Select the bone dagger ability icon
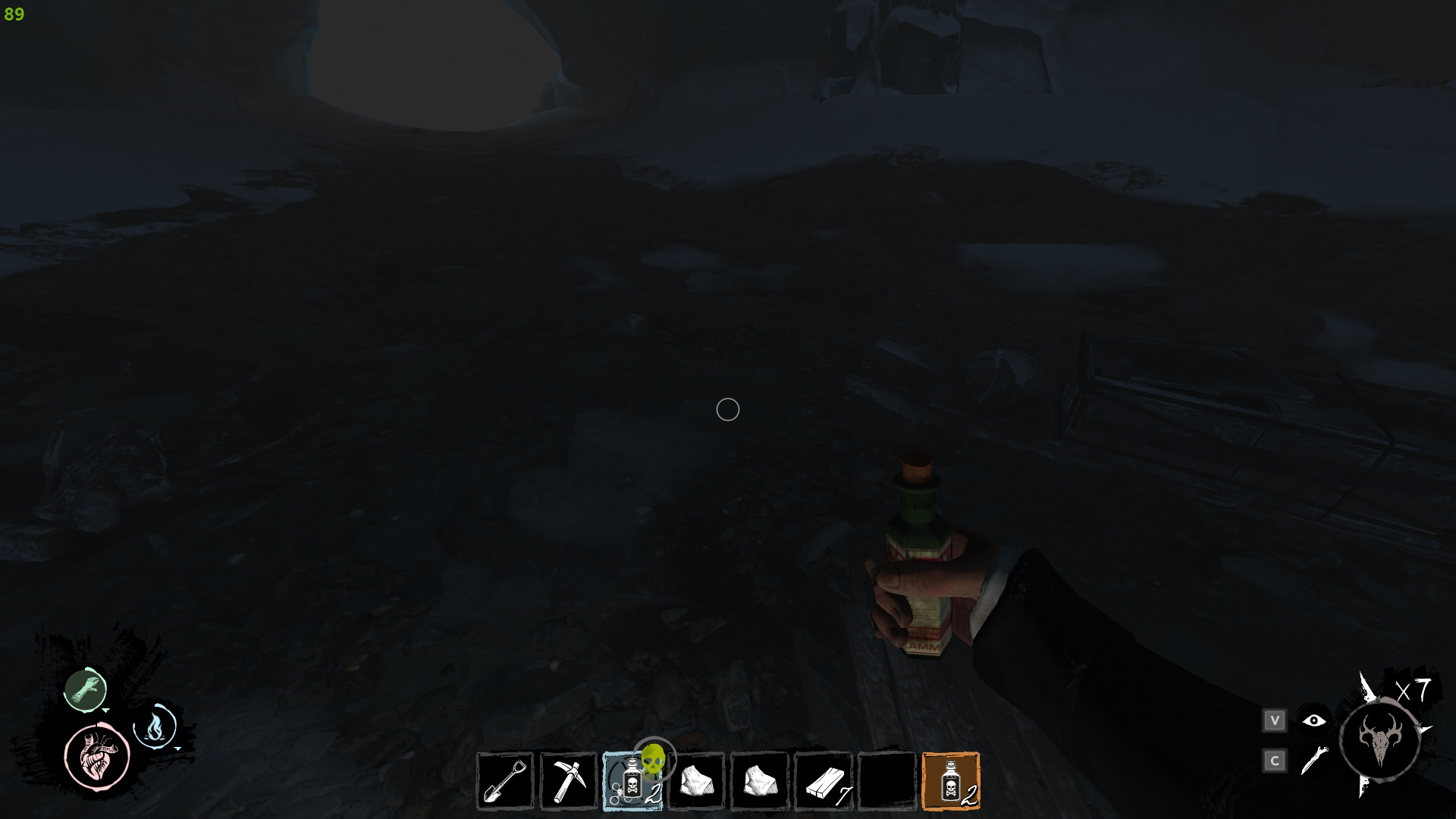This screenshot has width=1456, height=819. pos(1314,761)
